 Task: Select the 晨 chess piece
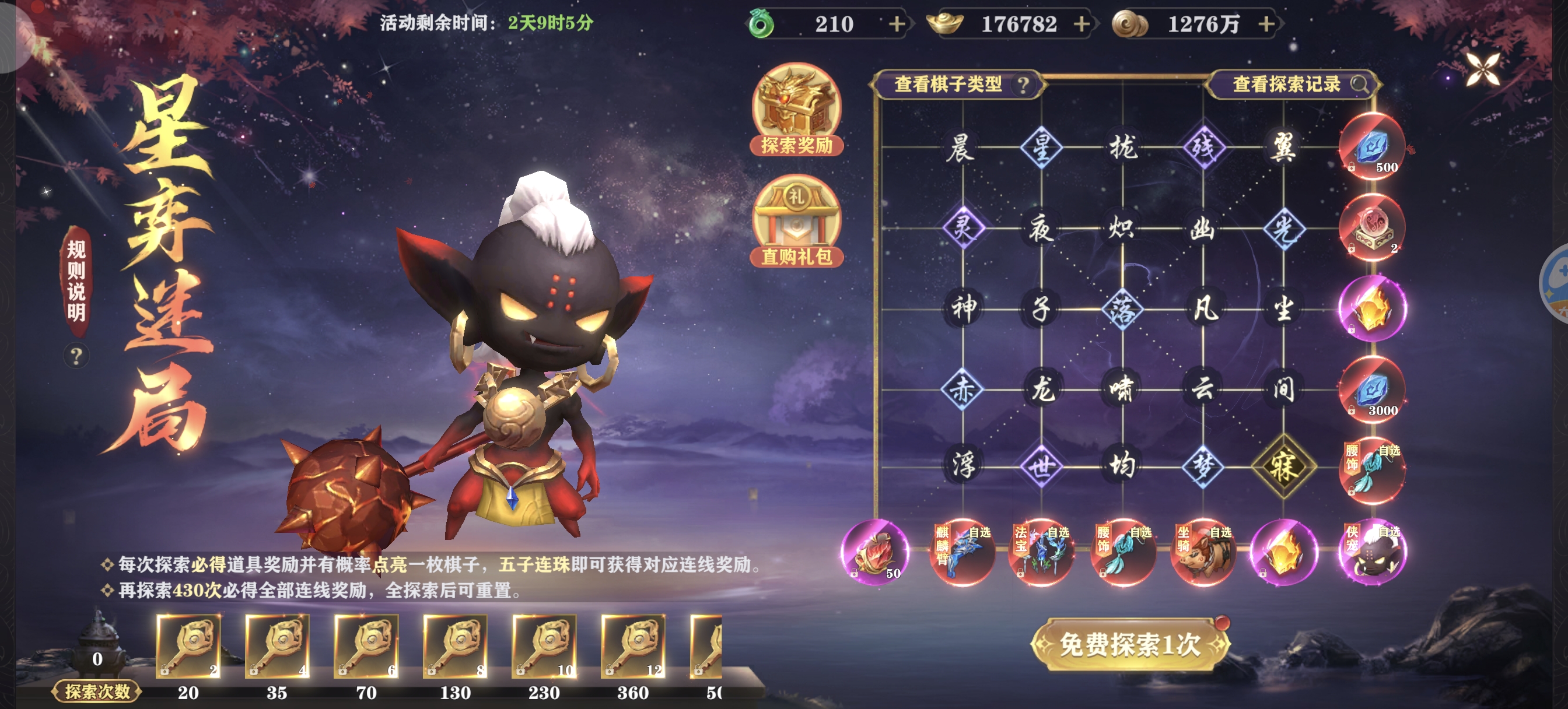(x=962, y=148)
